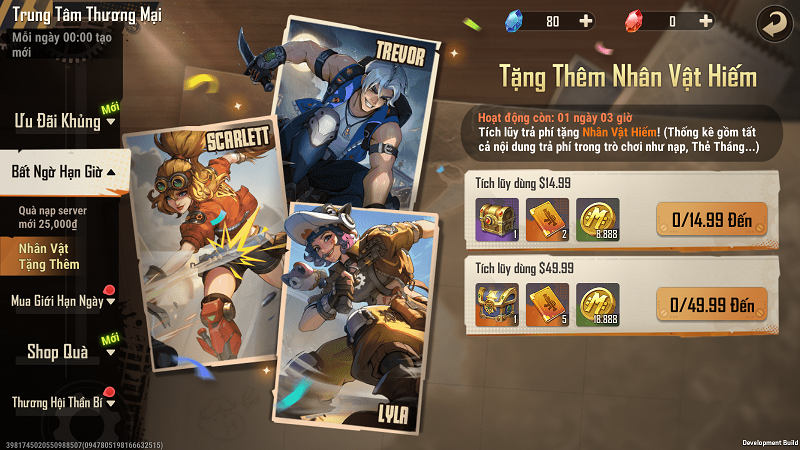Inspect the five red ticket reward
800x450 pixels.
547,304
